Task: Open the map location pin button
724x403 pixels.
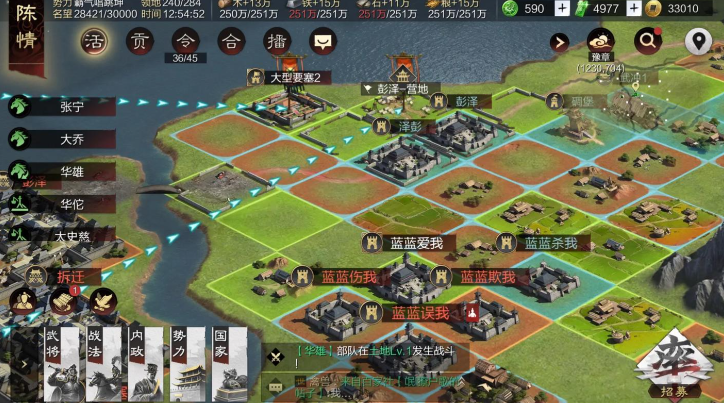Action: pos(698,41)
